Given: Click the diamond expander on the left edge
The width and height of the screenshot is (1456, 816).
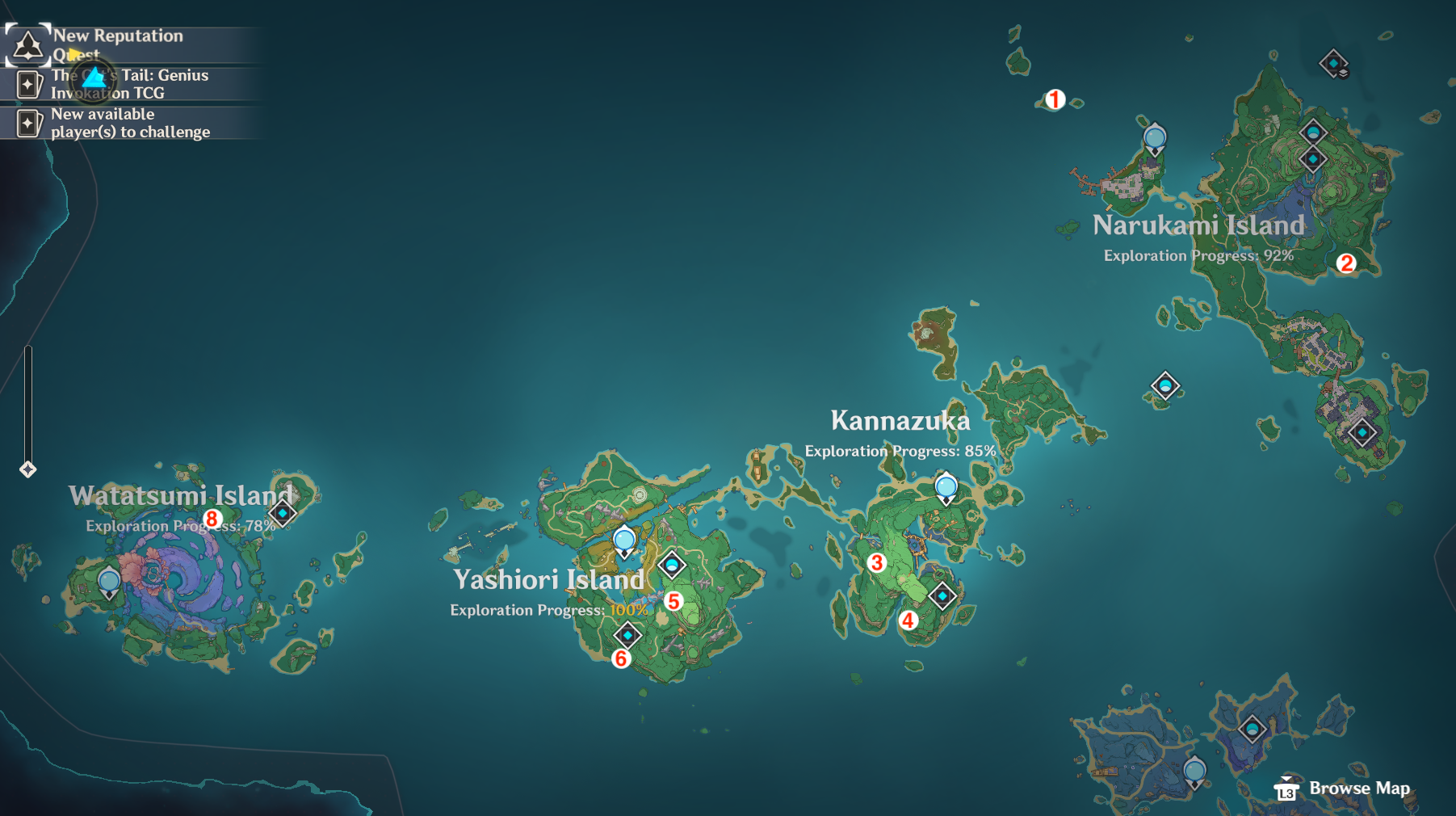Looking at the screenshot, I should point(30,466).
